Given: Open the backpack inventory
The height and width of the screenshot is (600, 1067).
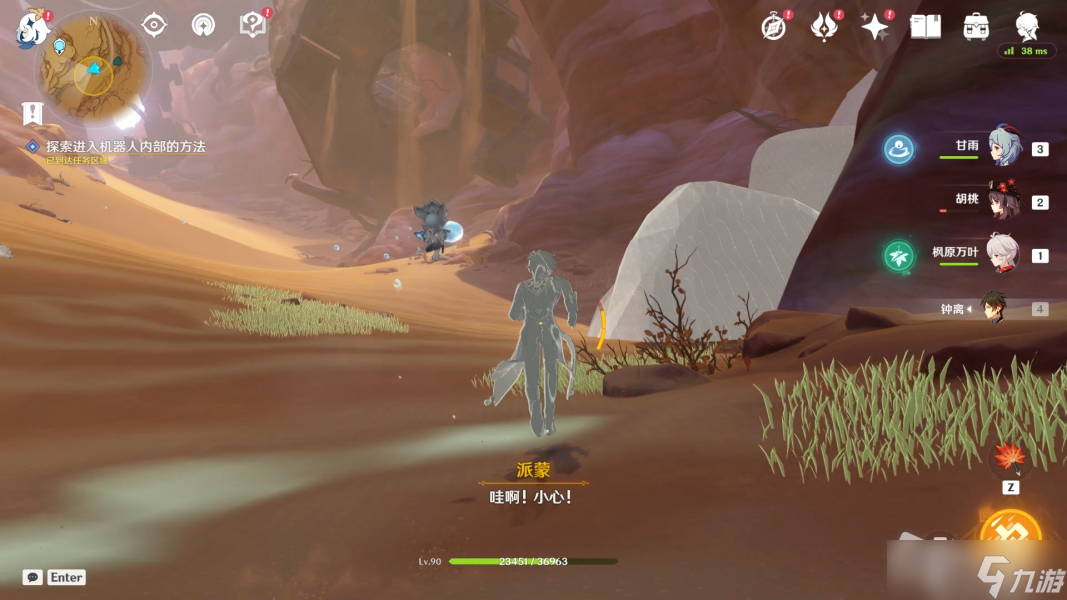Looking at the screenshot, I should pos(976,27).
